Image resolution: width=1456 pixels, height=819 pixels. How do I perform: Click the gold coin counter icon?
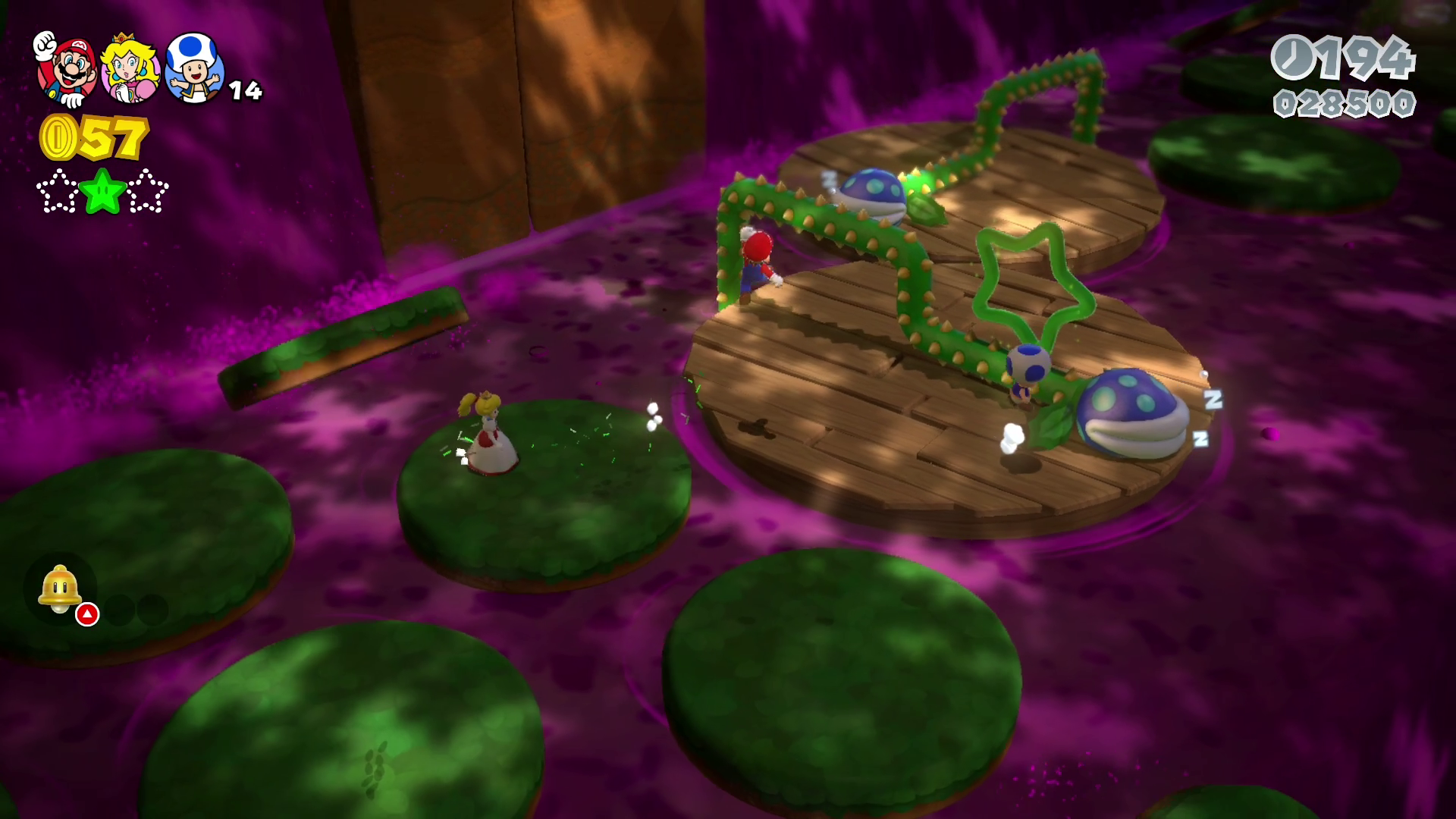tap(58, 138)
